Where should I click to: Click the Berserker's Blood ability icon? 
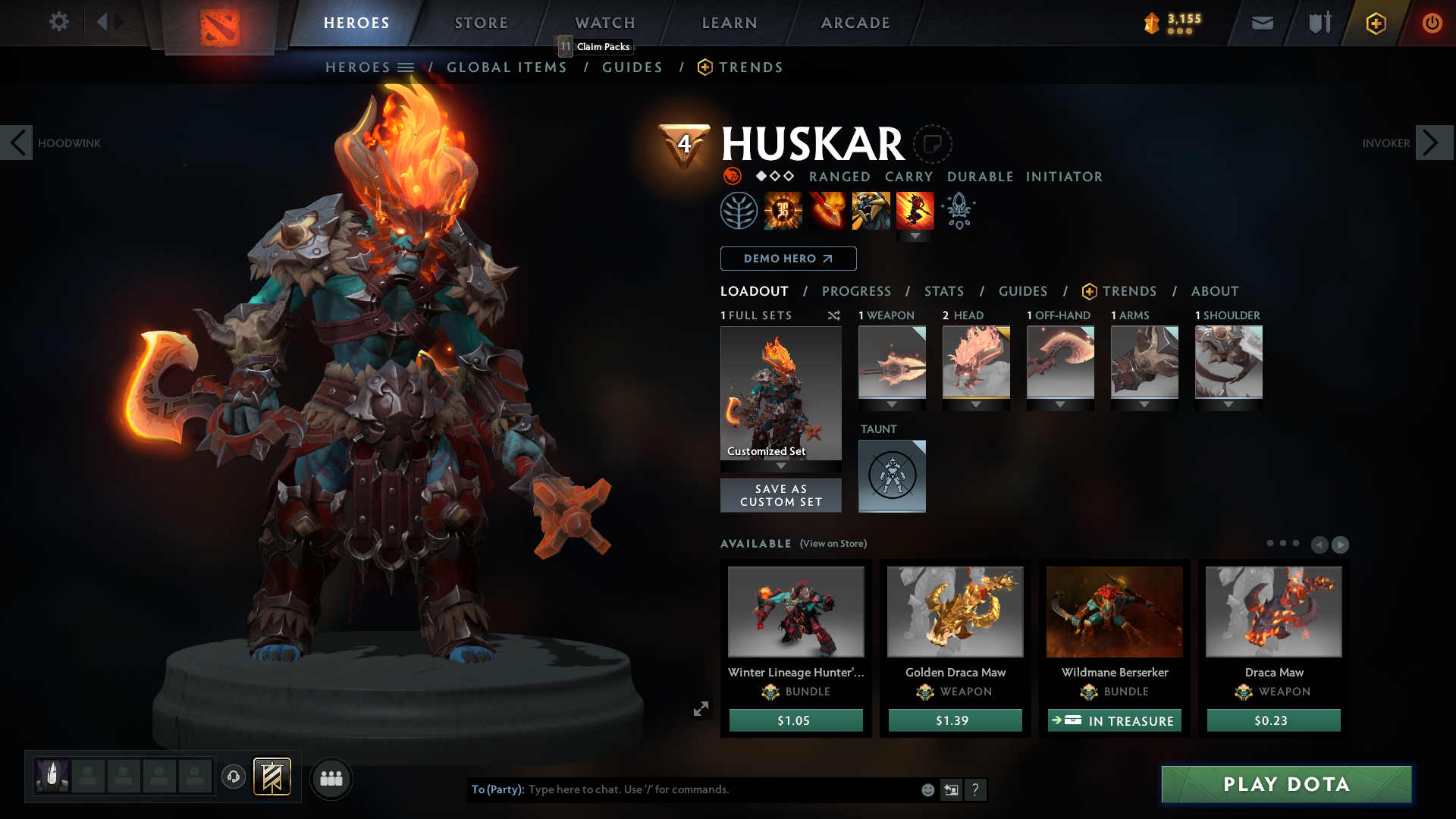point(871,210)
